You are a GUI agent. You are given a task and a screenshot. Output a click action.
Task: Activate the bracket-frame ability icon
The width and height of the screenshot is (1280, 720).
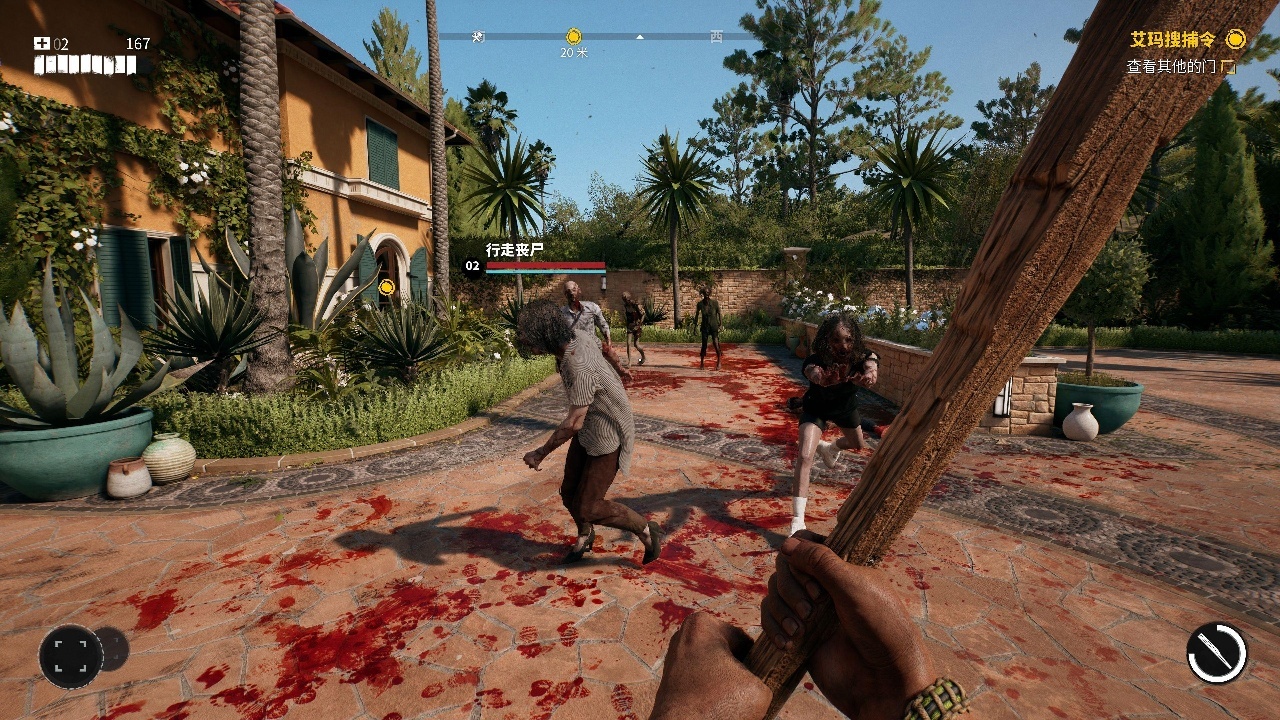coord(71,656)
